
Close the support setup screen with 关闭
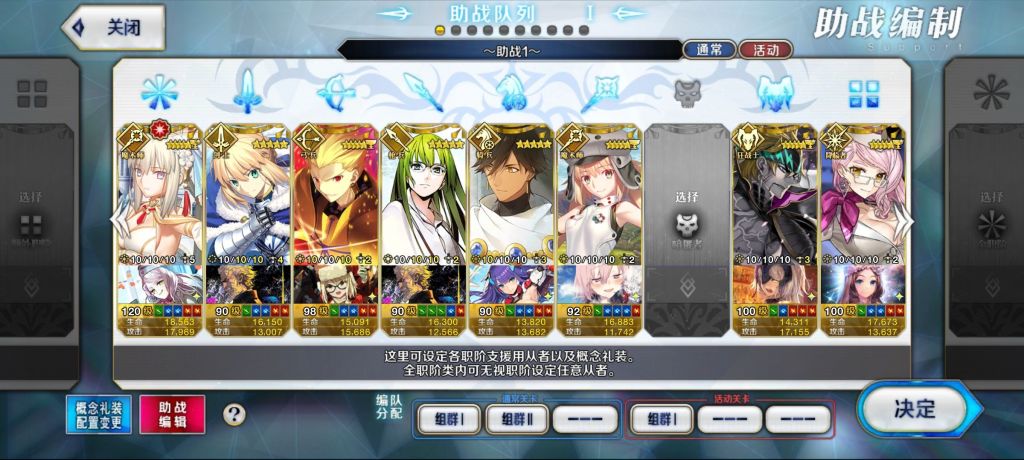(113, 28)
